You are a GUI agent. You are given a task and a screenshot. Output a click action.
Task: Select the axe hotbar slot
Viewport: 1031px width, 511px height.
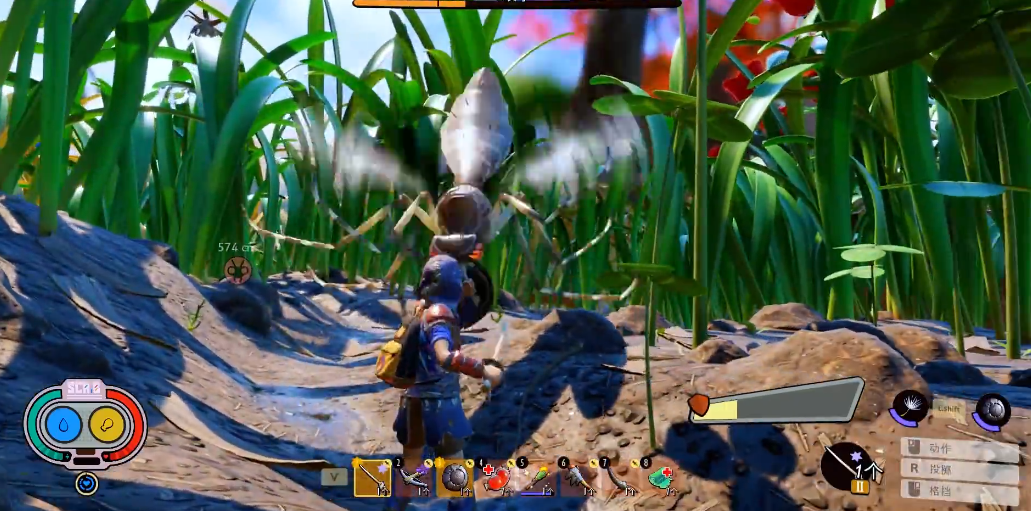(x=578, y=479)
